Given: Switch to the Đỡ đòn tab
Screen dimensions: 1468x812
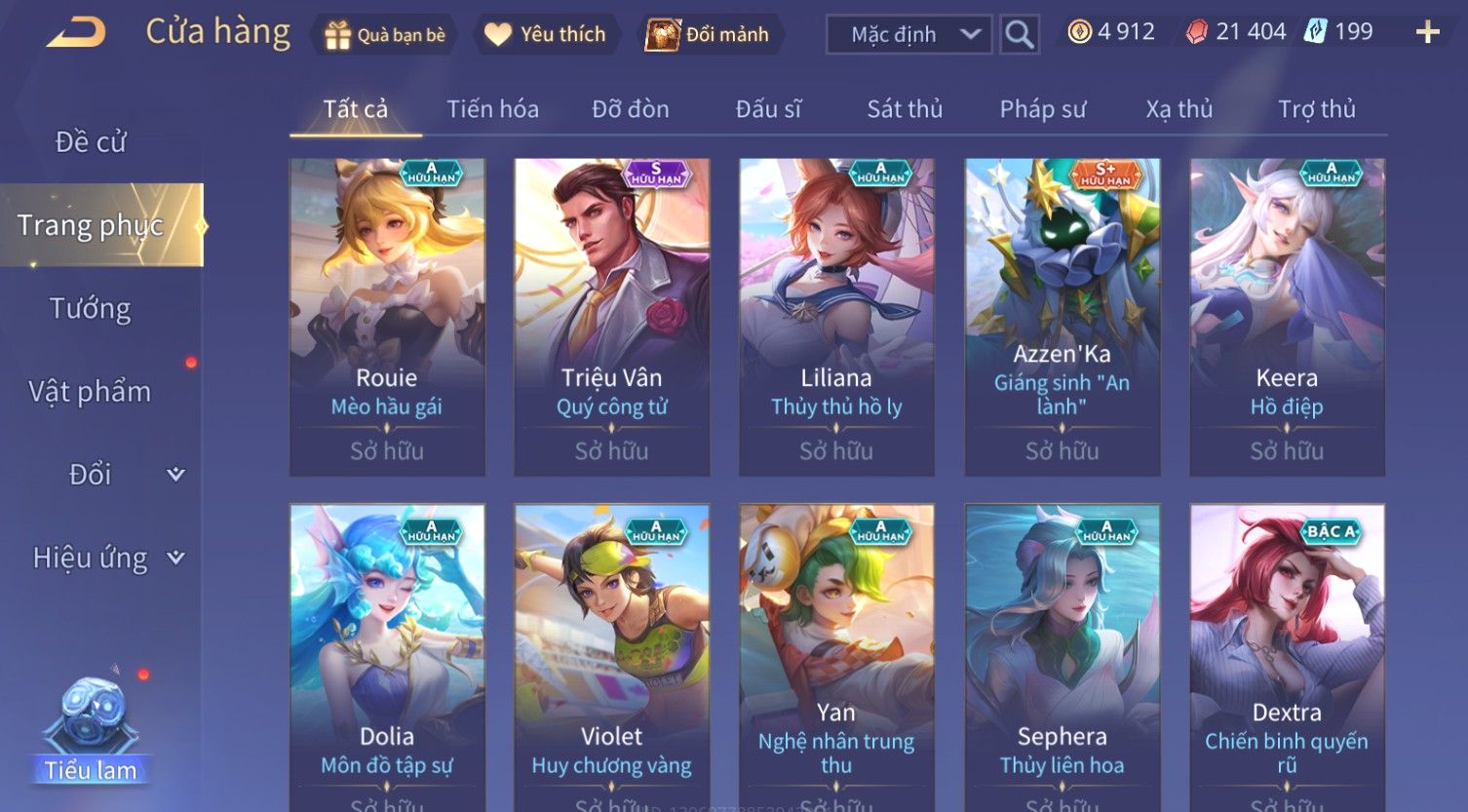Looking at the screenshot, I should coord(630,109).
